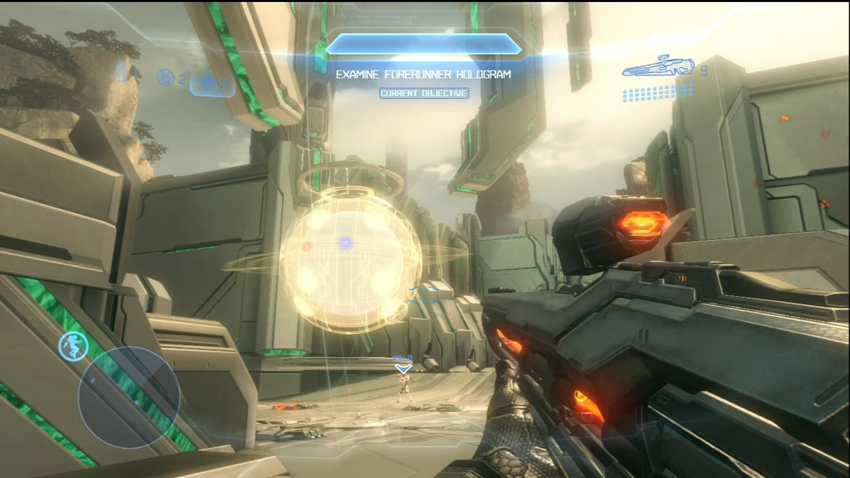The image size is (850, 478).
Task: Choose the round plasma grenade icon
Action: (166, 77)
